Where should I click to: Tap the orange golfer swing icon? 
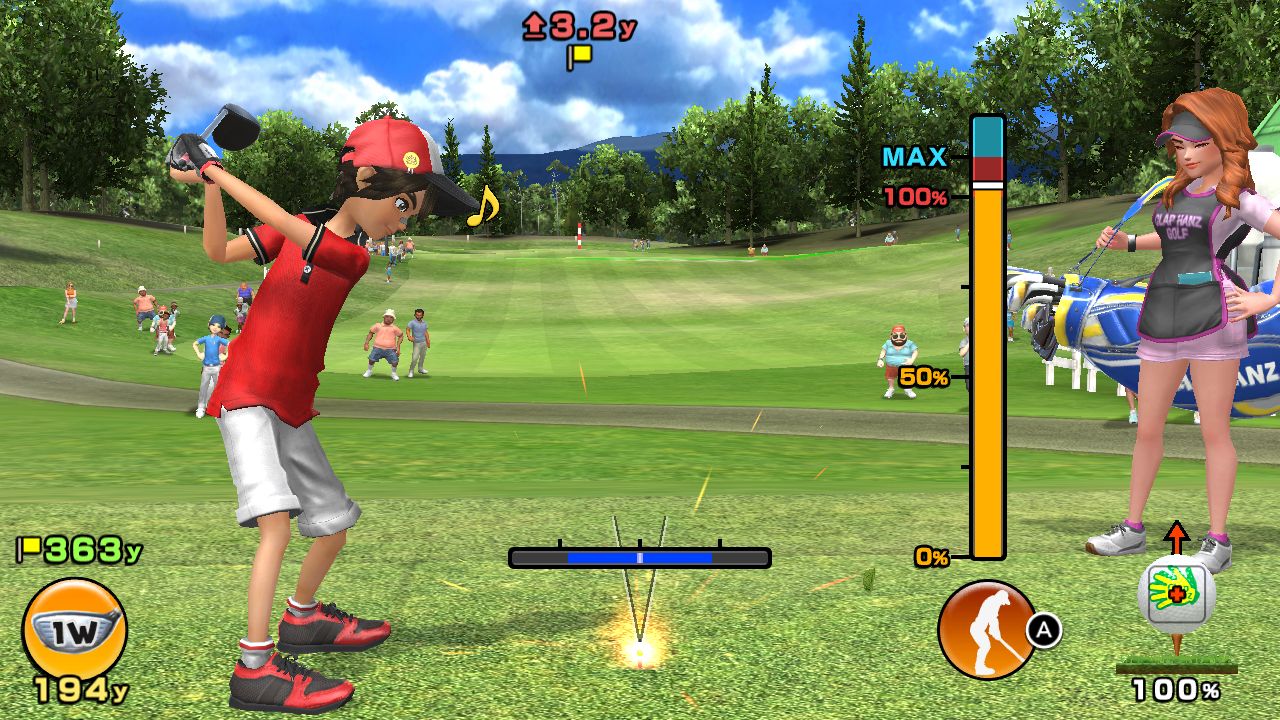986,629
